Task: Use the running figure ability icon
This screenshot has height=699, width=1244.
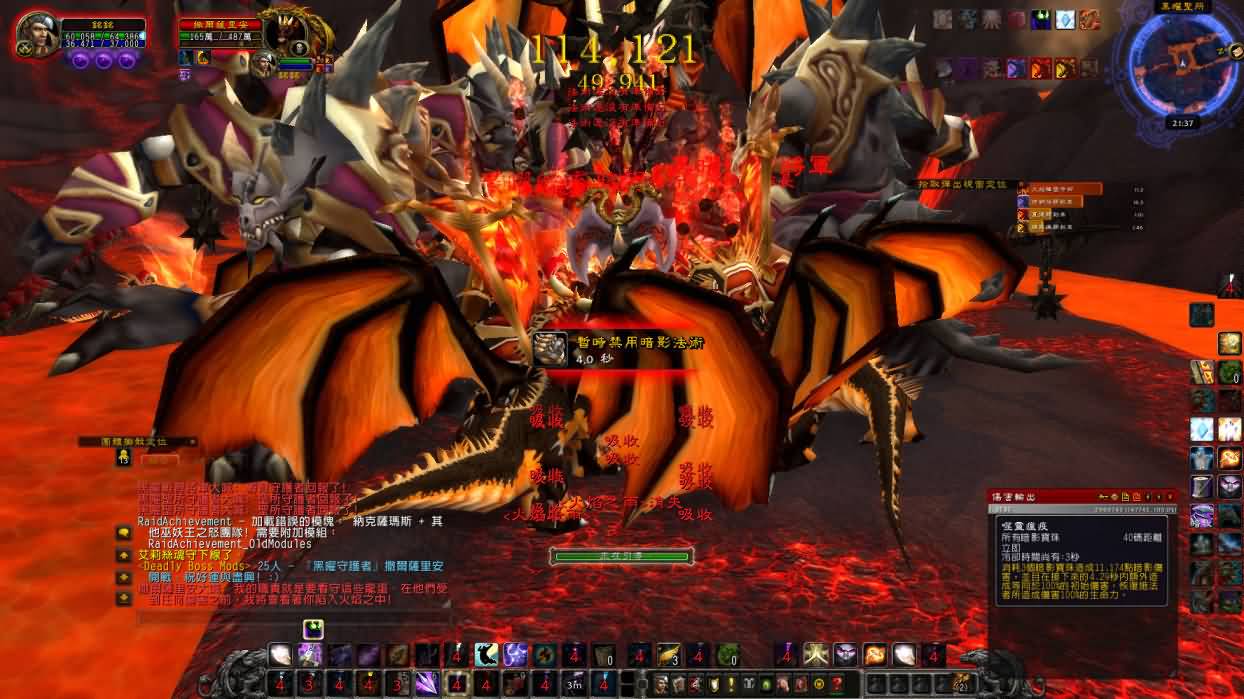Action: (487, 655)
